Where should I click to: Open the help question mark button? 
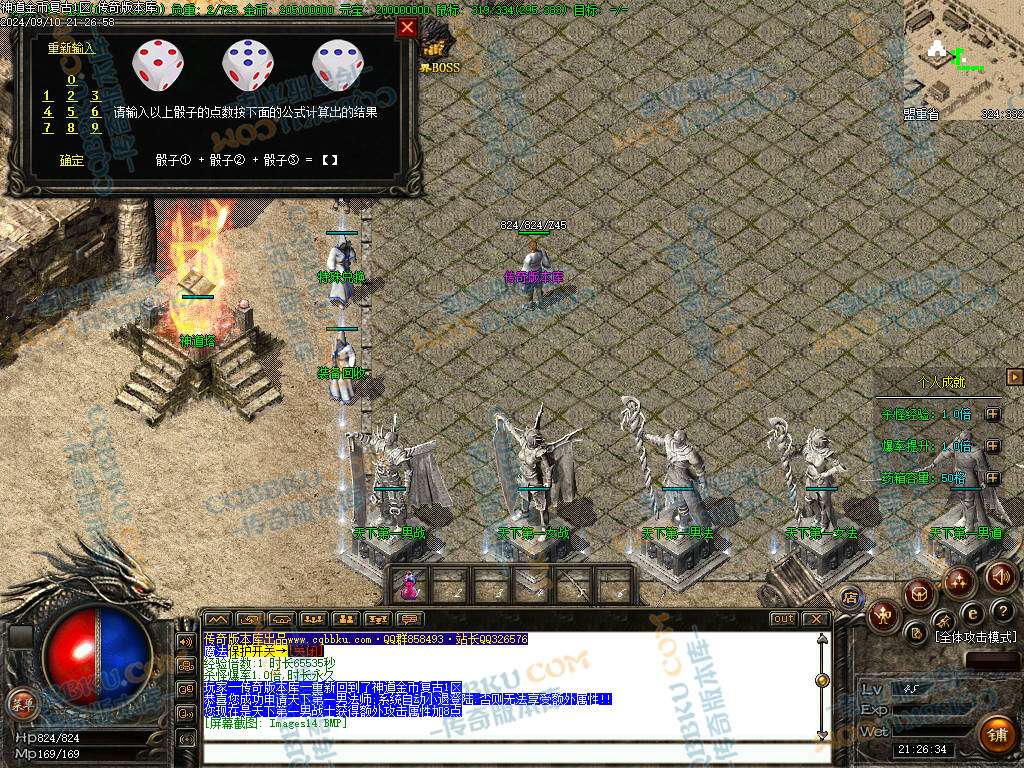click(1004, 611)
